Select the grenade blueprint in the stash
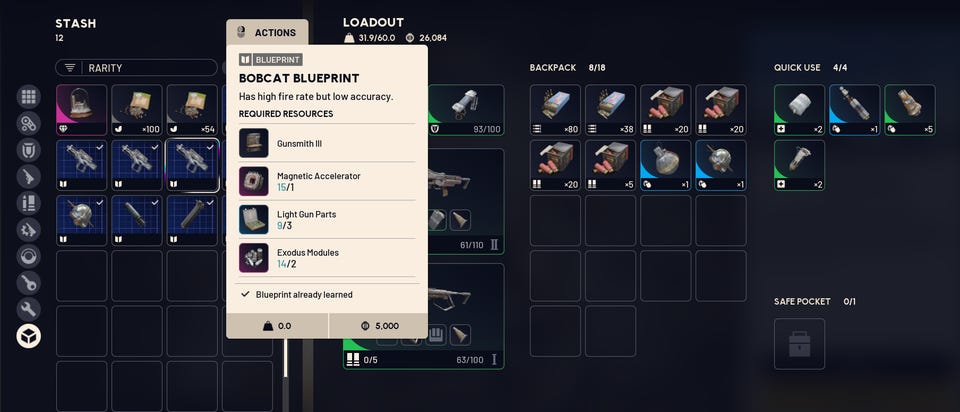Viewport: 960px width, 412px height. coord(82,220)
